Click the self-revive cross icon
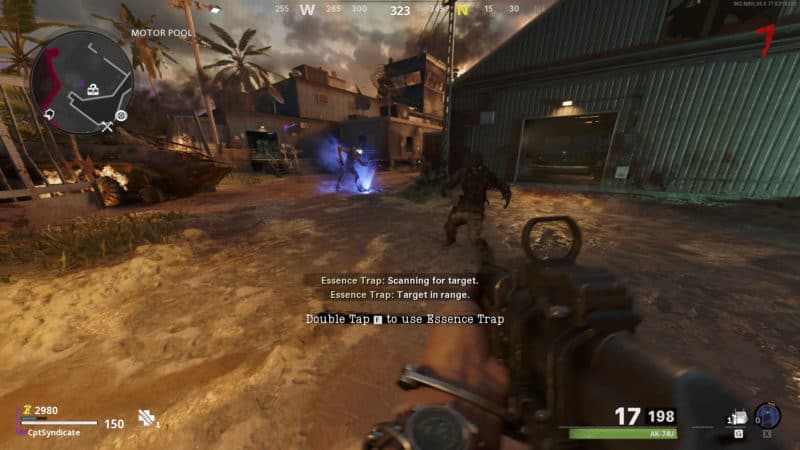This screenshot has height=450, width=800. point(146,418)
